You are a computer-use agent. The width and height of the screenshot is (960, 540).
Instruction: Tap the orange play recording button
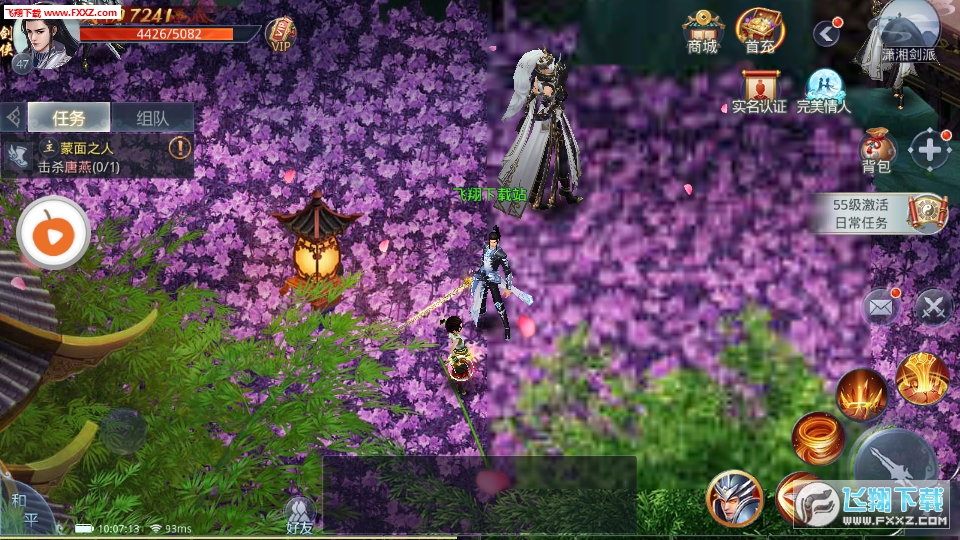point(53,233)
